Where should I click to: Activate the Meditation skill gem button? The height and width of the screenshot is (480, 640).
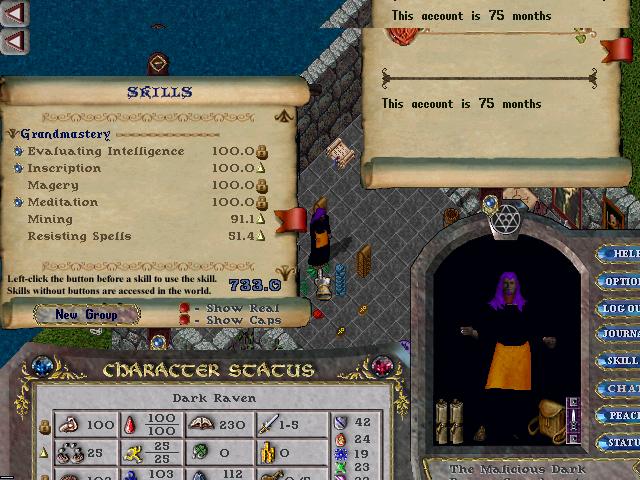pos(18,203)
